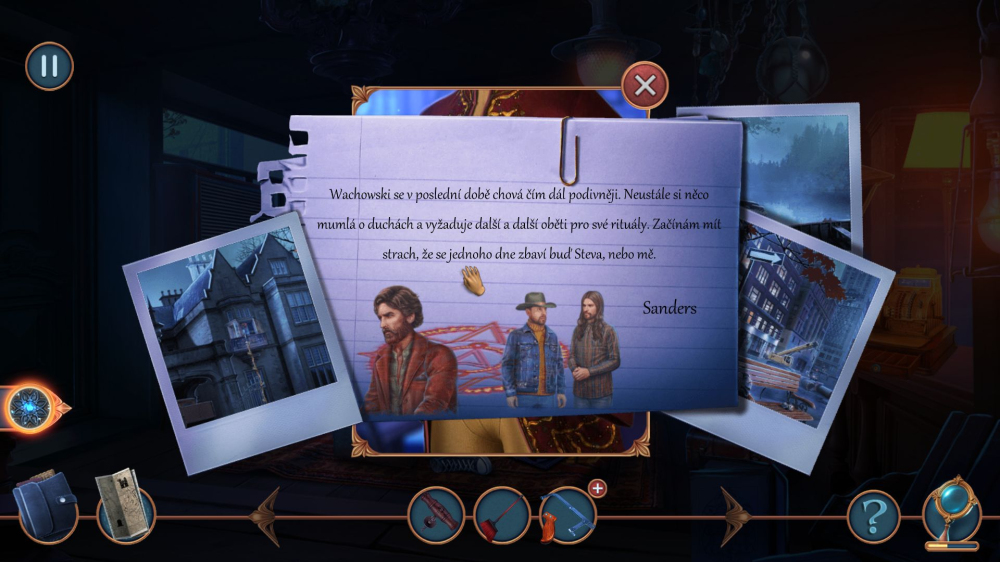This screenshot has width=1000, height=562.
Task: Ask for a hint with the question mark
Action: 873,516
